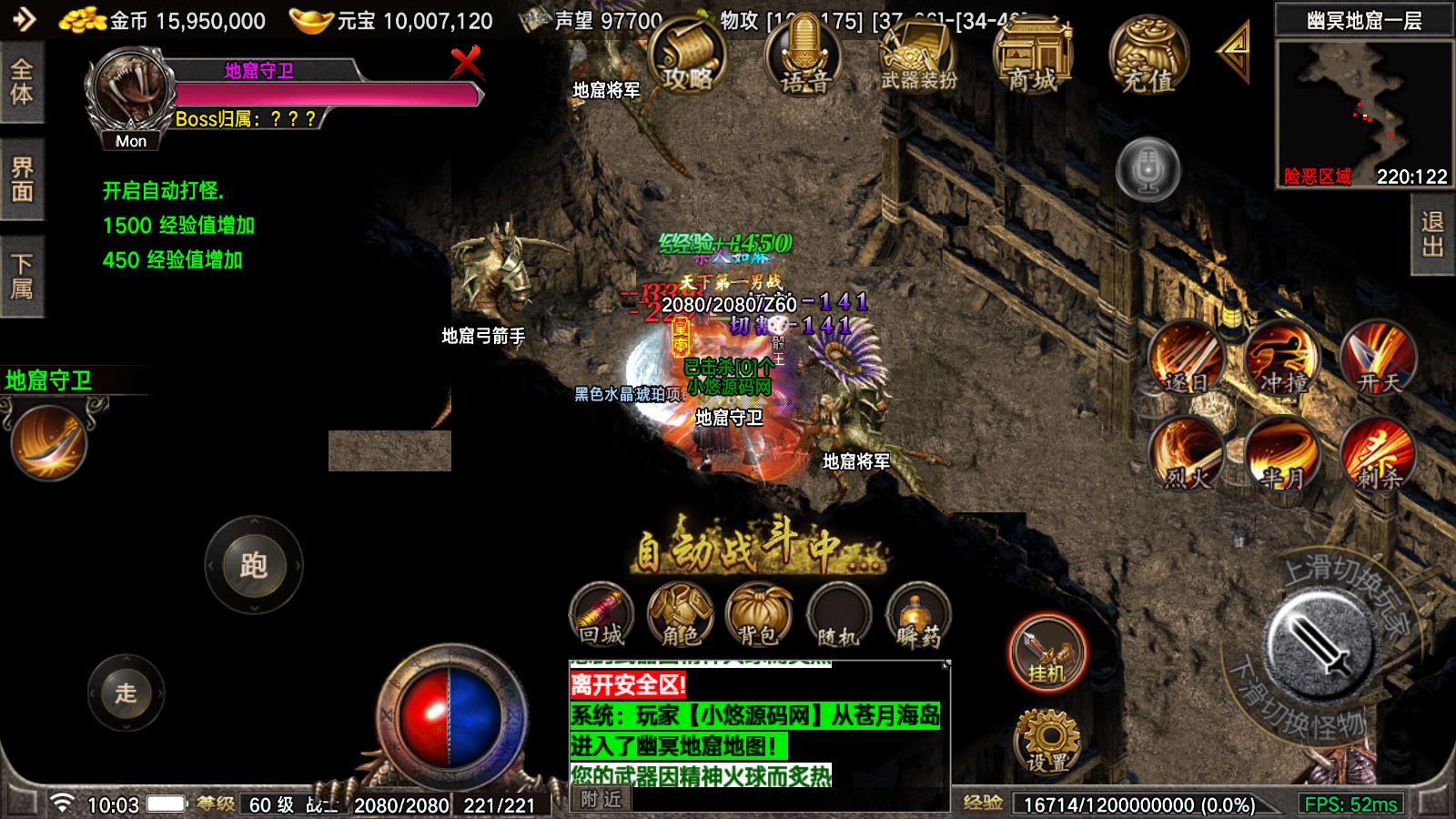This screenshot has height=819, width=1456.
Task: Activate the 半月 half-moon skill
Action: (x=1283, y=453)
